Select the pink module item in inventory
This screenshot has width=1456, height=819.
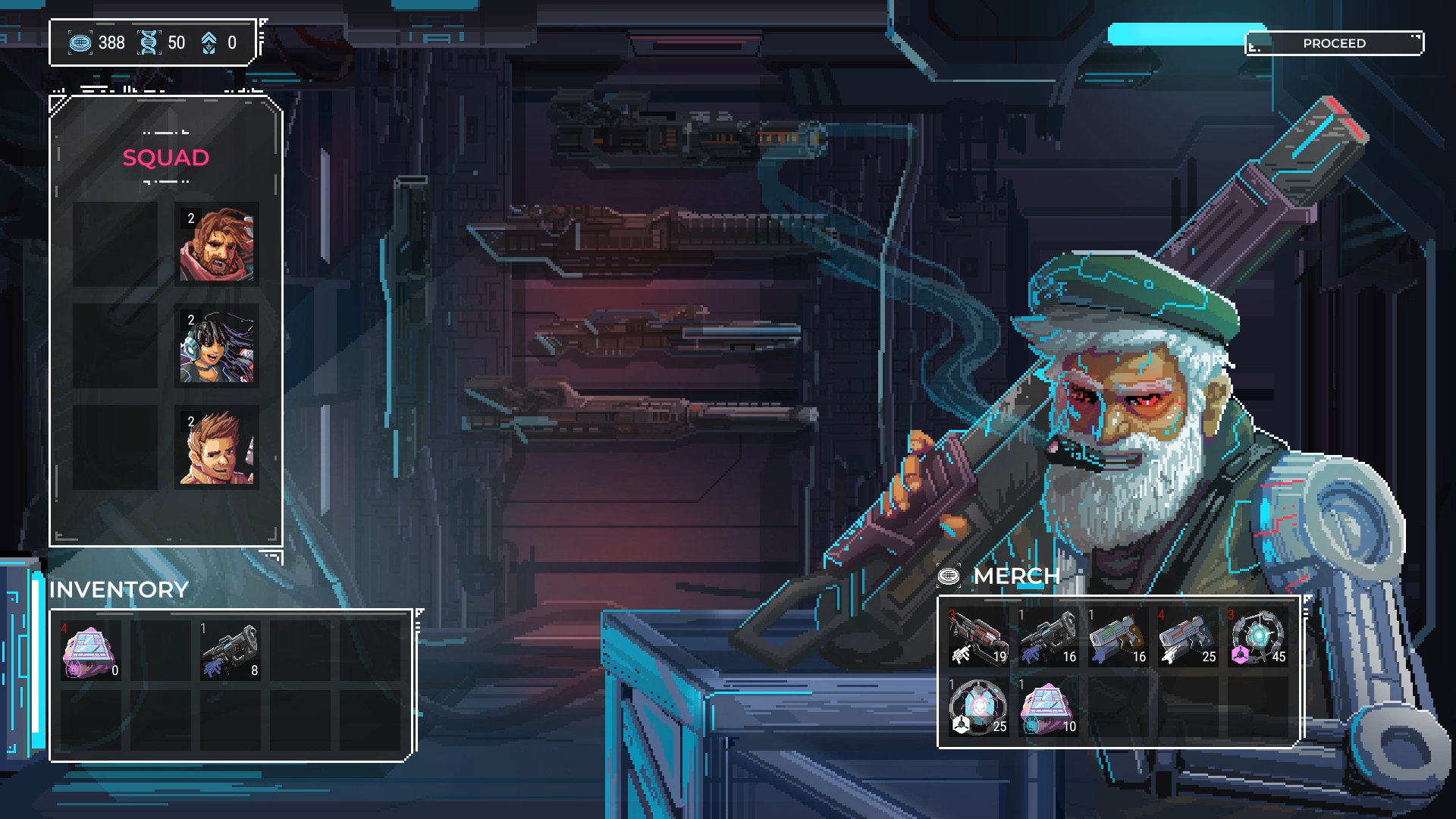(90, 651)
